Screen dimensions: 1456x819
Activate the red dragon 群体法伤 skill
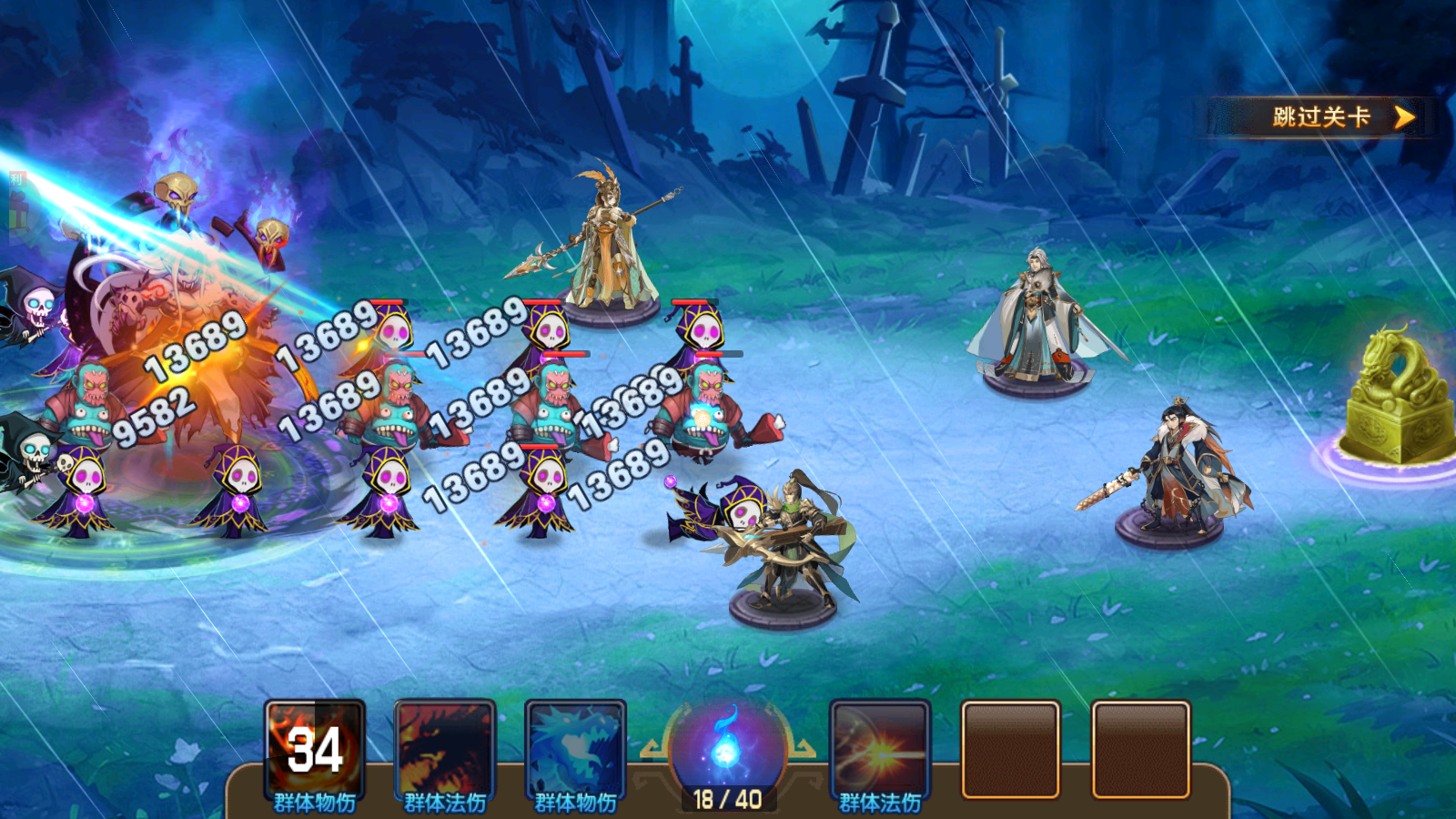coord(445,751)
